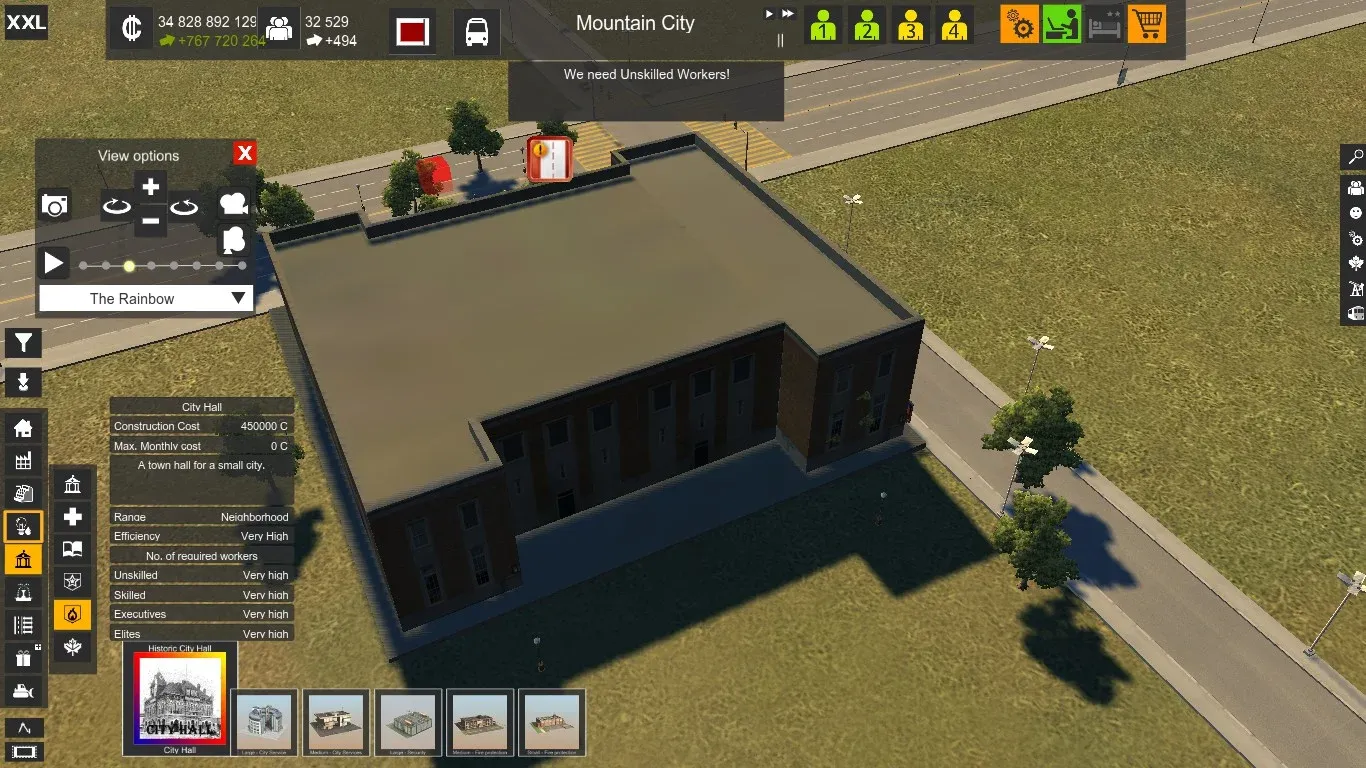Zoom out with the minus button
The width and height of the screenshot is (1366, 768).
coord(150,220)
